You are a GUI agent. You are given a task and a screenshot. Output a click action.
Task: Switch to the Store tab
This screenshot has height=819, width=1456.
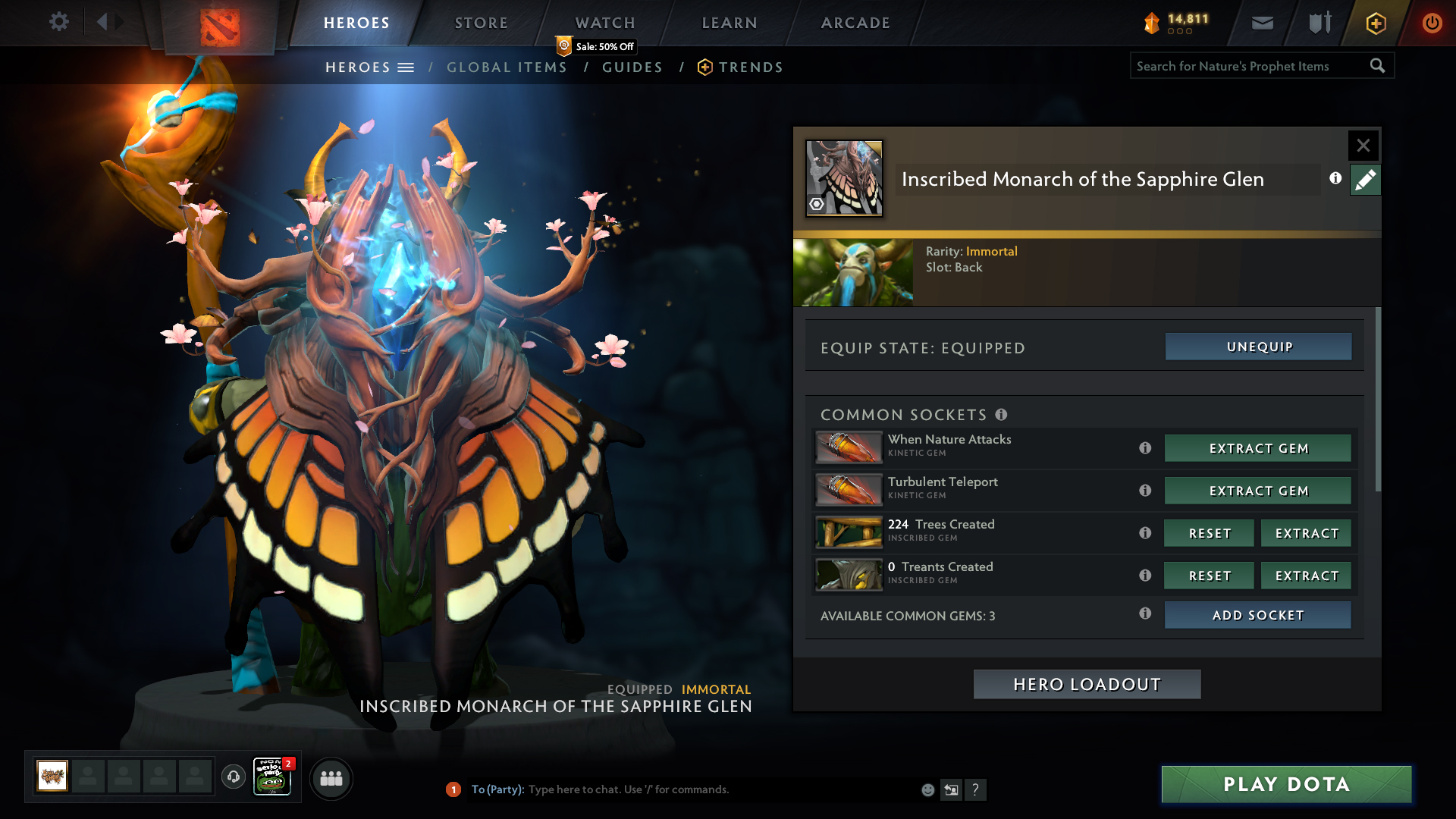[x=481, y=23]
